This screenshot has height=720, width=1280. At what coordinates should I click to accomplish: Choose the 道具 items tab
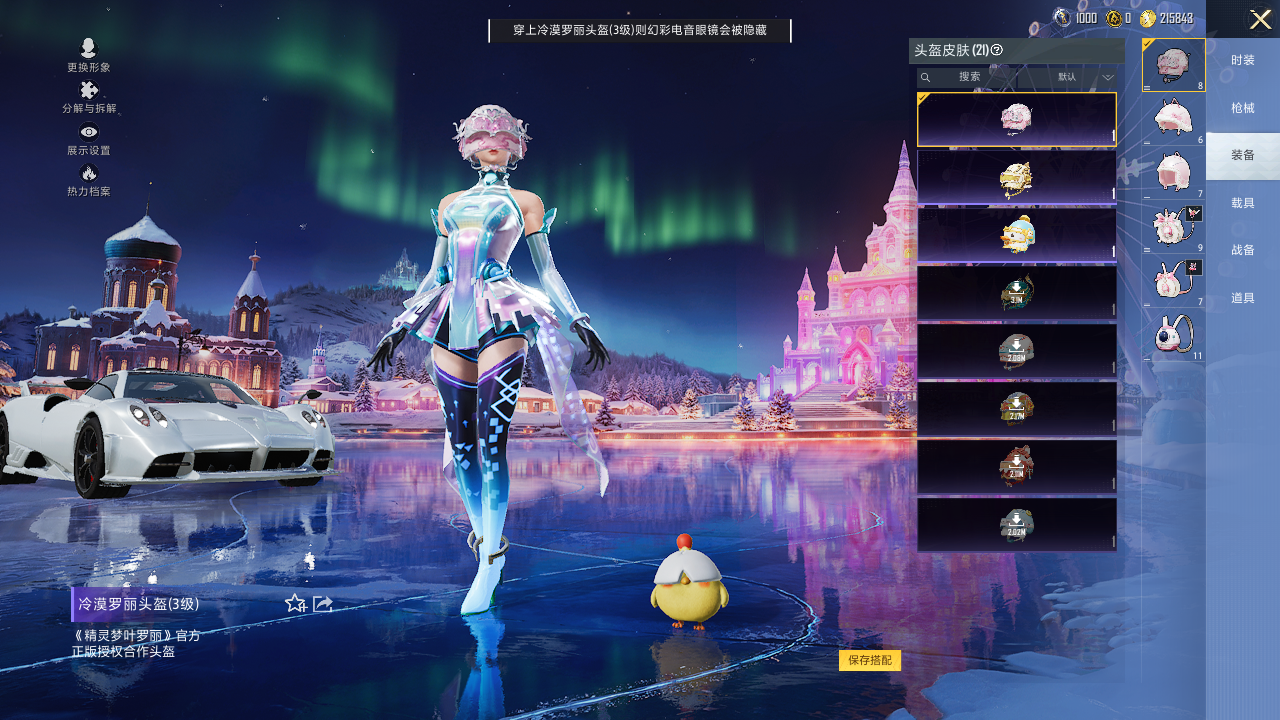click(x=1242, y=298)
